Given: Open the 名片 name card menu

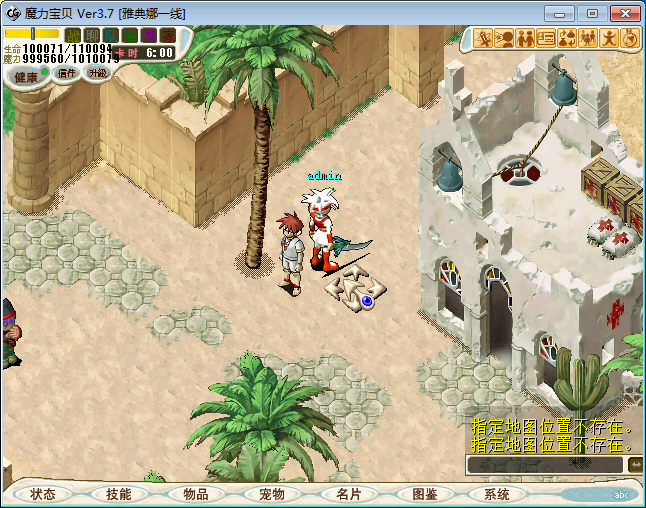Looking at the screenshot, I should 347,494.
